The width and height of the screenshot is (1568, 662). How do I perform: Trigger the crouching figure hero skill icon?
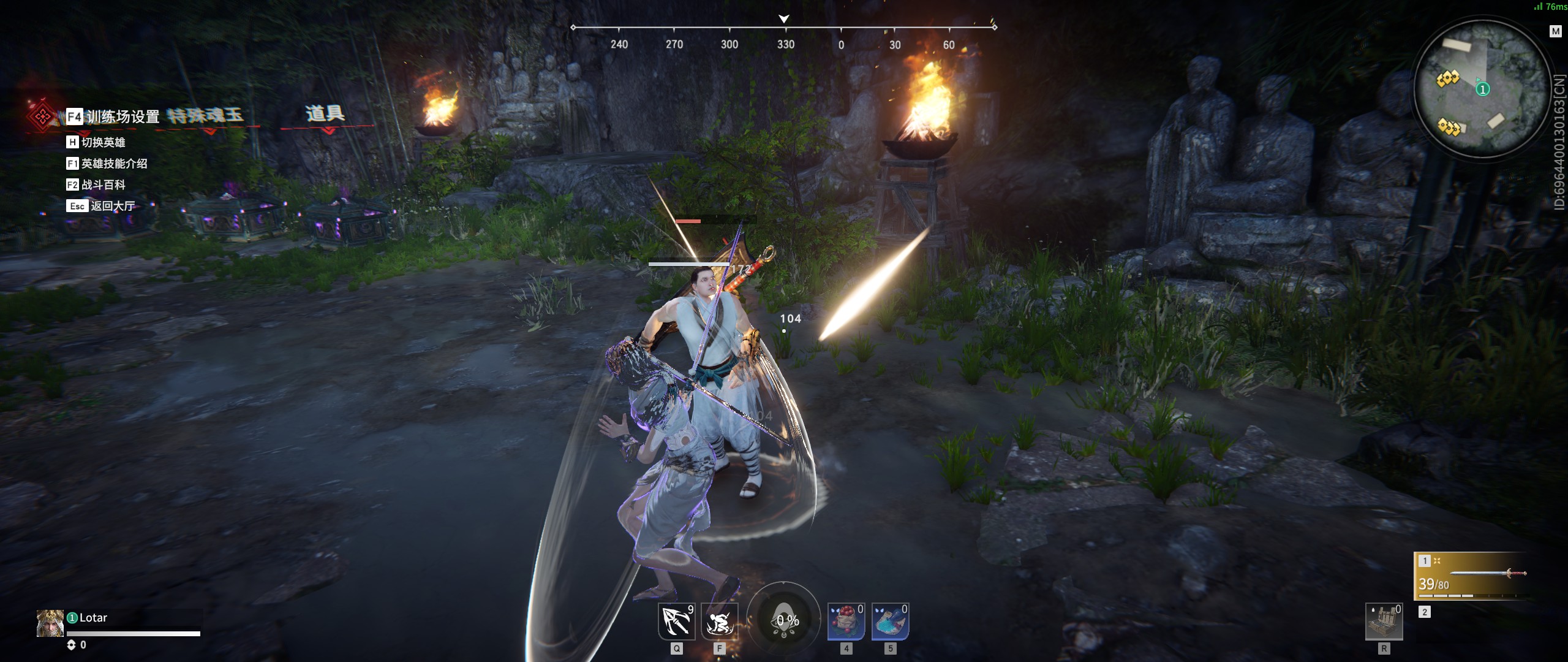(x=720, y=622)
